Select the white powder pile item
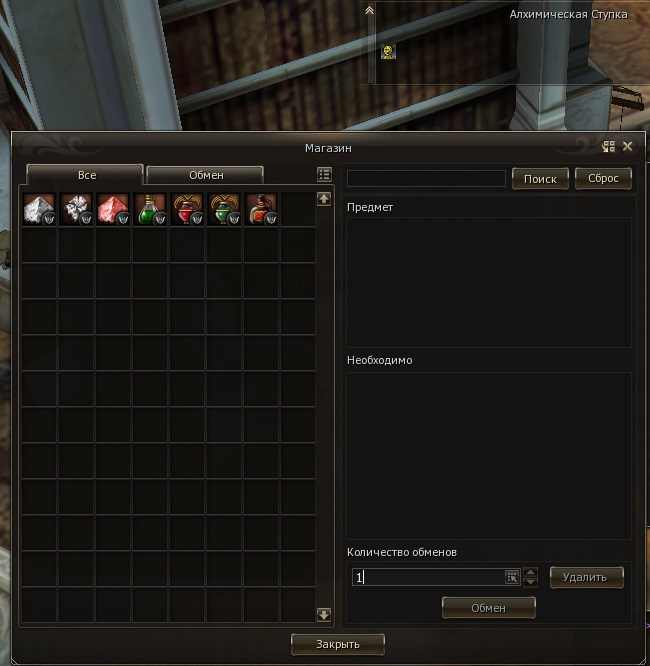The width and height of the screenshot is (650, 666). 39,209
